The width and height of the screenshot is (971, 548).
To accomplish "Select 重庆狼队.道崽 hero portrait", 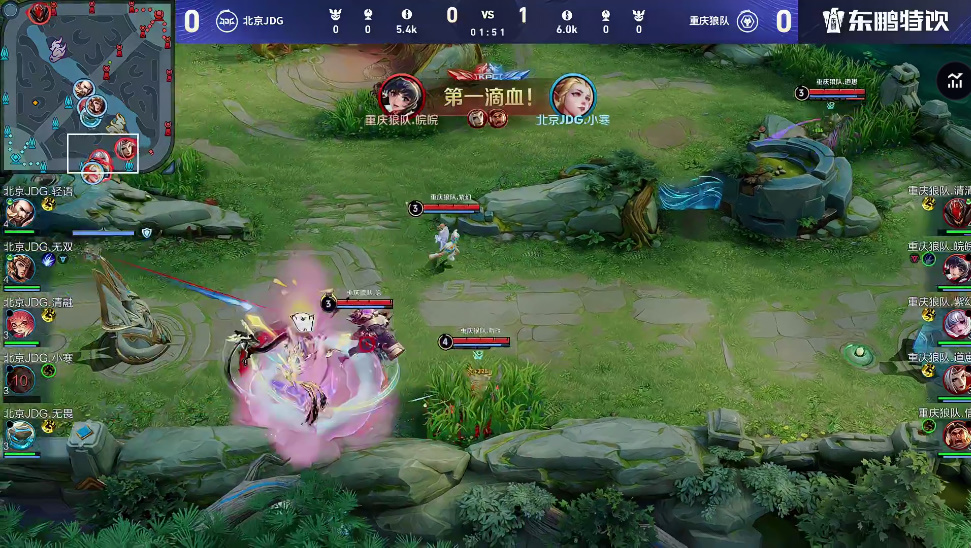I will click(x=956, y=378).
